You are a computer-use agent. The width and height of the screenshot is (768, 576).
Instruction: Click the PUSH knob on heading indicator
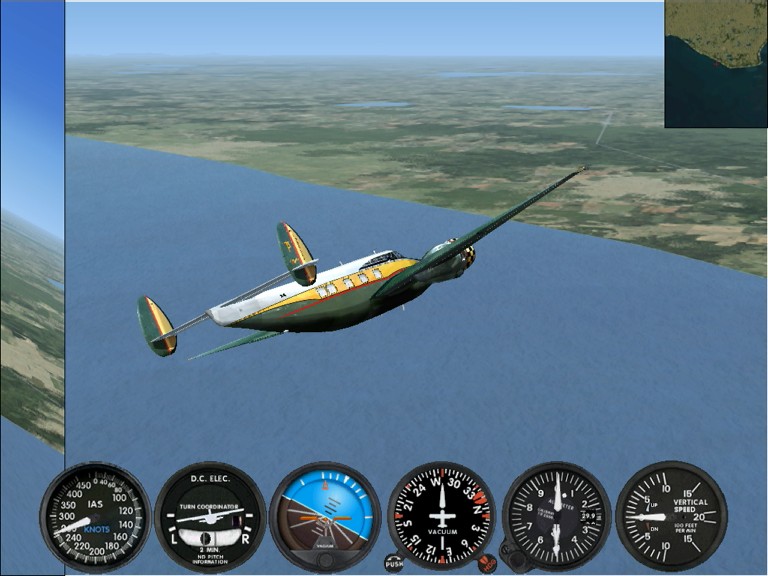pos(394,563)
